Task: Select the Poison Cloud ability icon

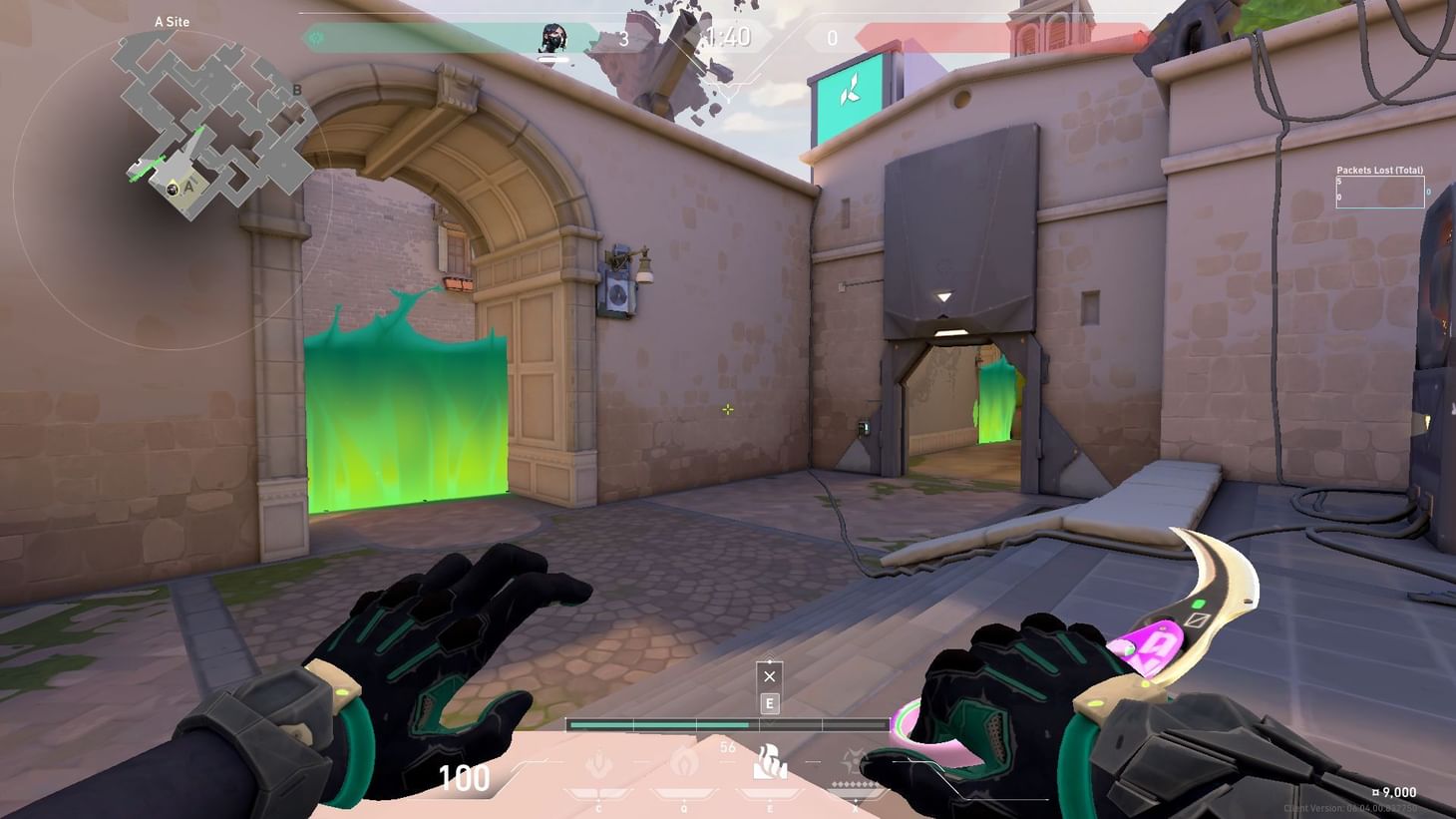Action: [x=683, y=761]
